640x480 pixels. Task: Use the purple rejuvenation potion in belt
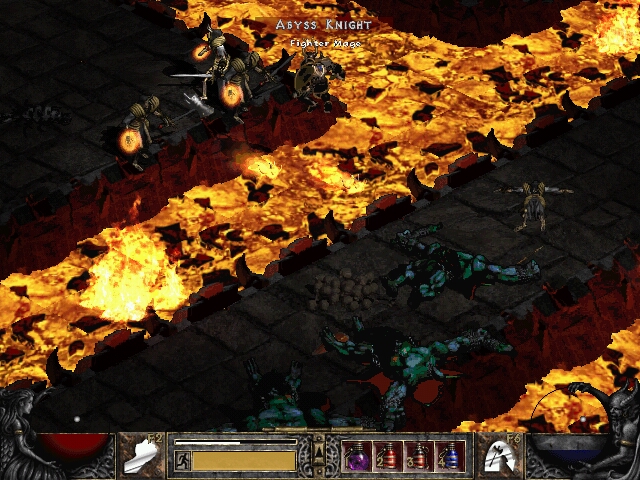pos(356,456)
